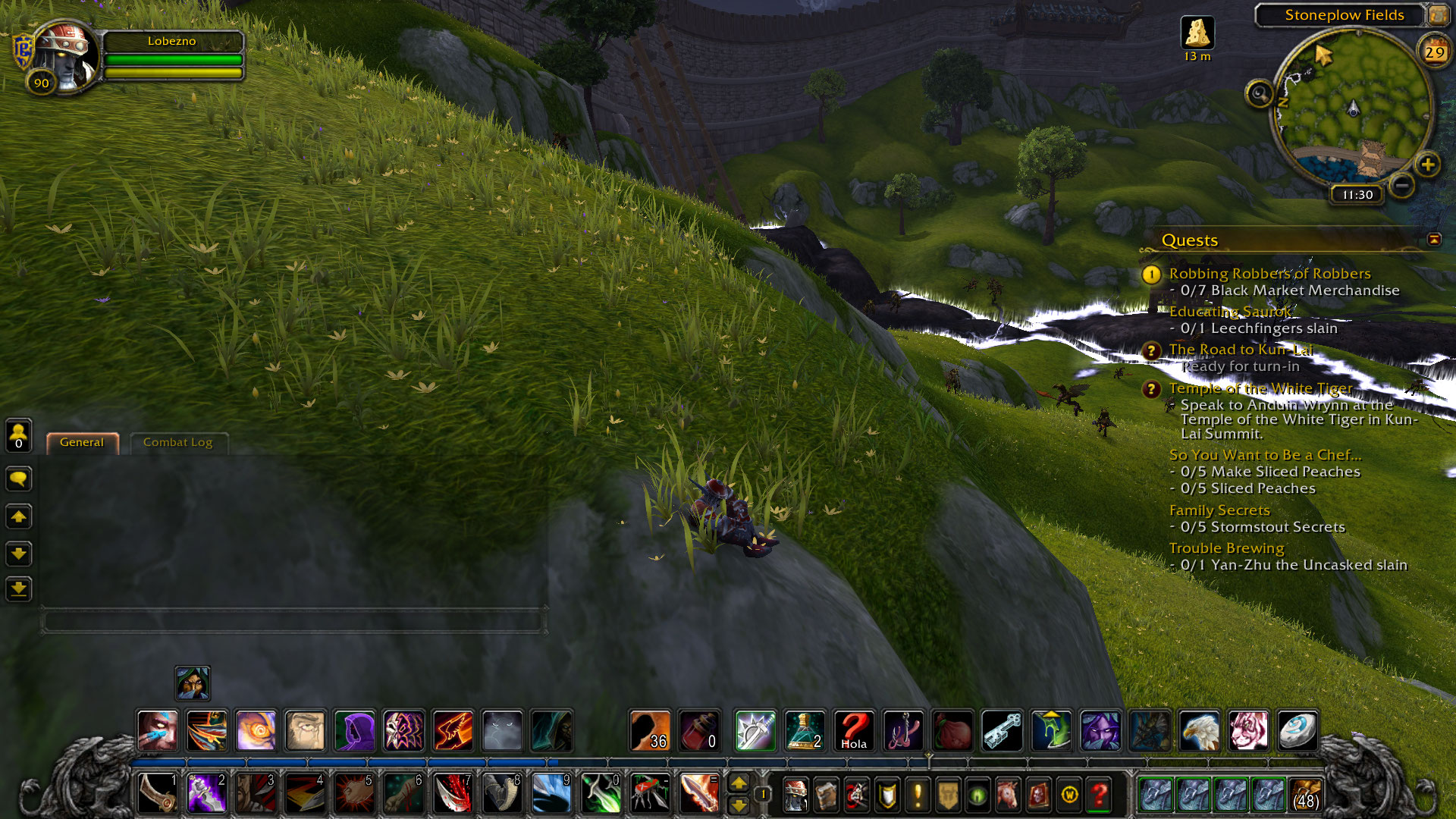Select the Robbing Robbers of Robbers quest
This screenshot has height=819, width=1456.
point(1269,274)
